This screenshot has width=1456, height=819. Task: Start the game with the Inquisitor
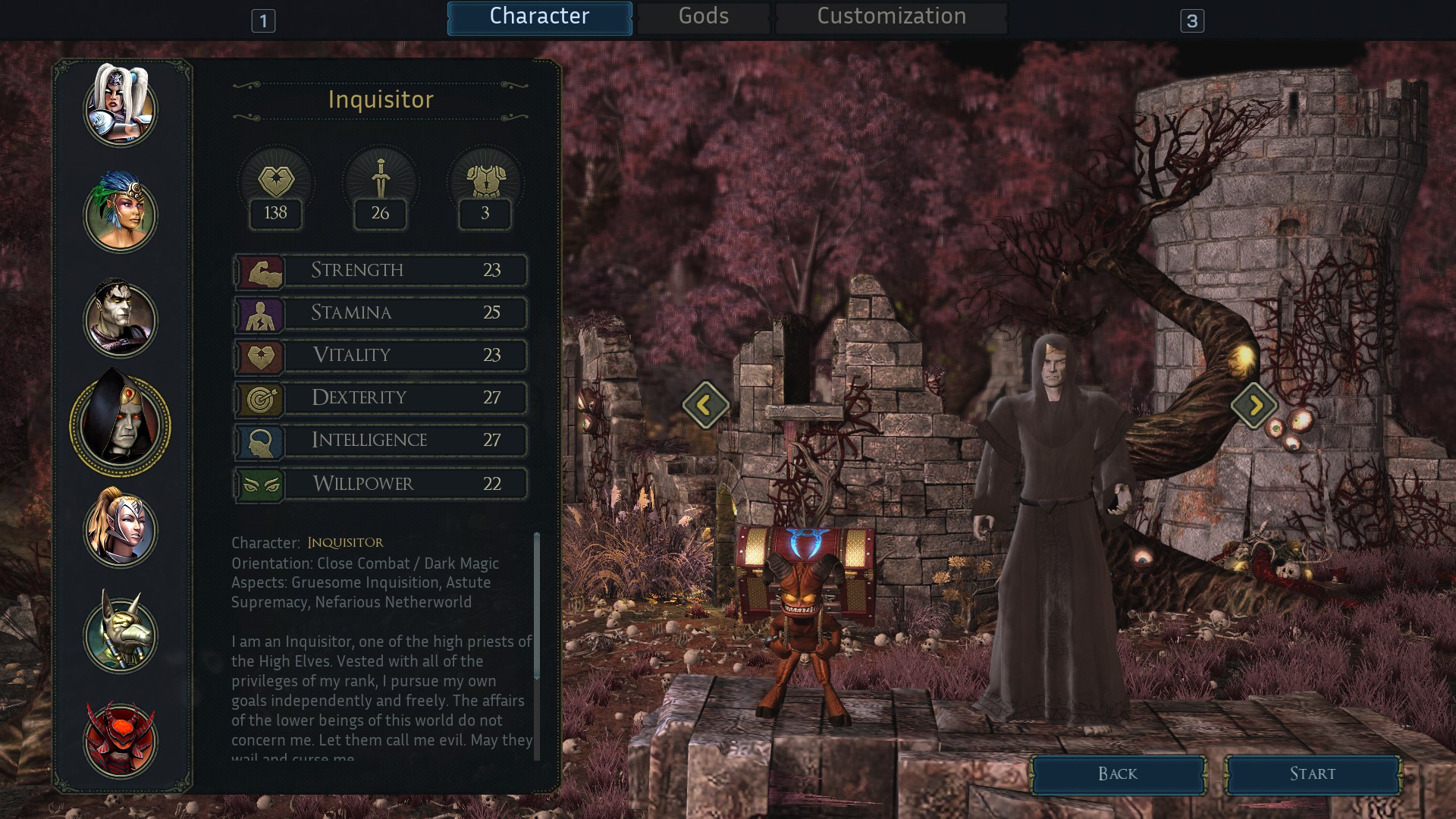tap(1313, 774)
